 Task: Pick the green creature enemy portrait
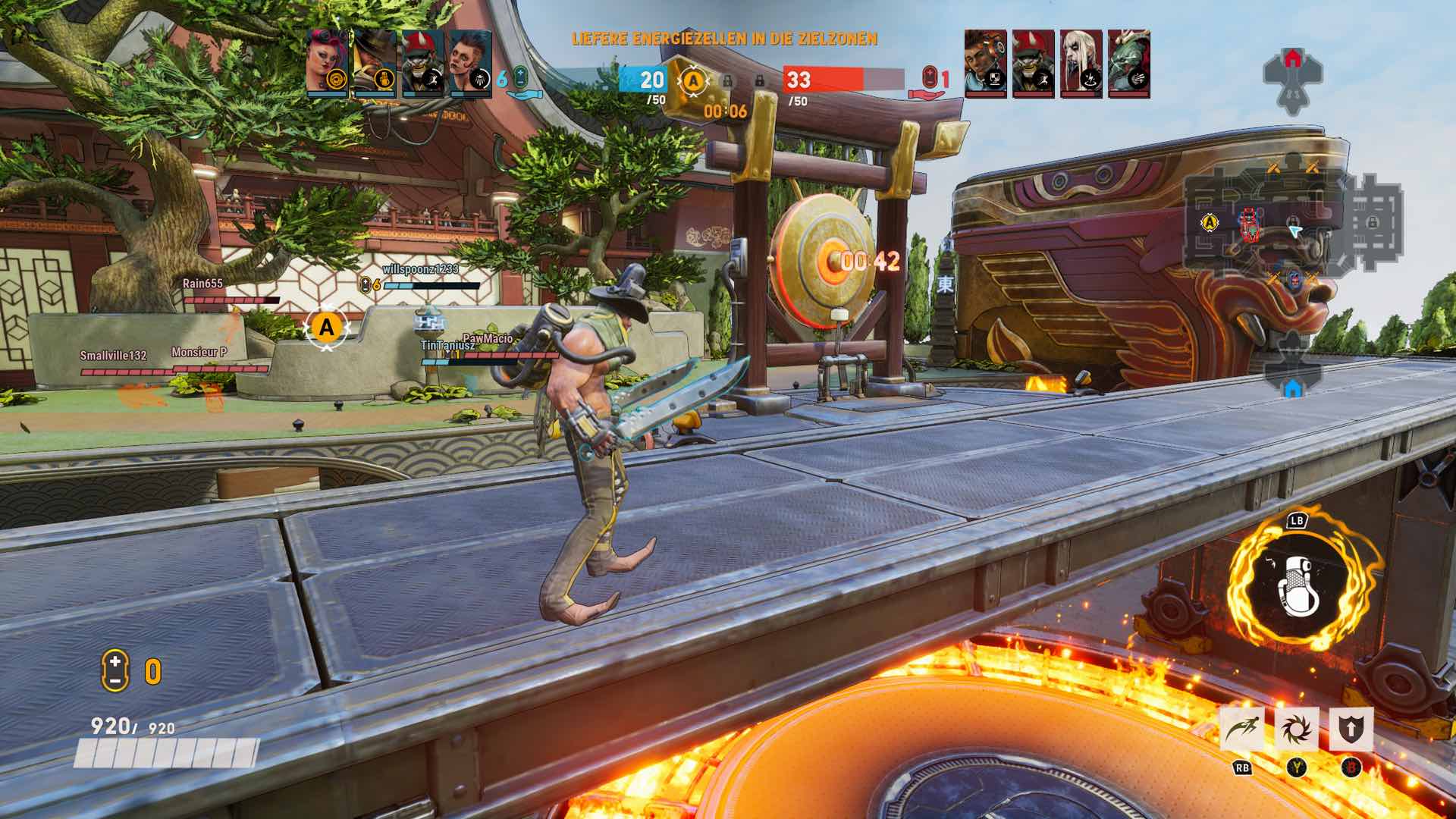(x=1128, y=62)
